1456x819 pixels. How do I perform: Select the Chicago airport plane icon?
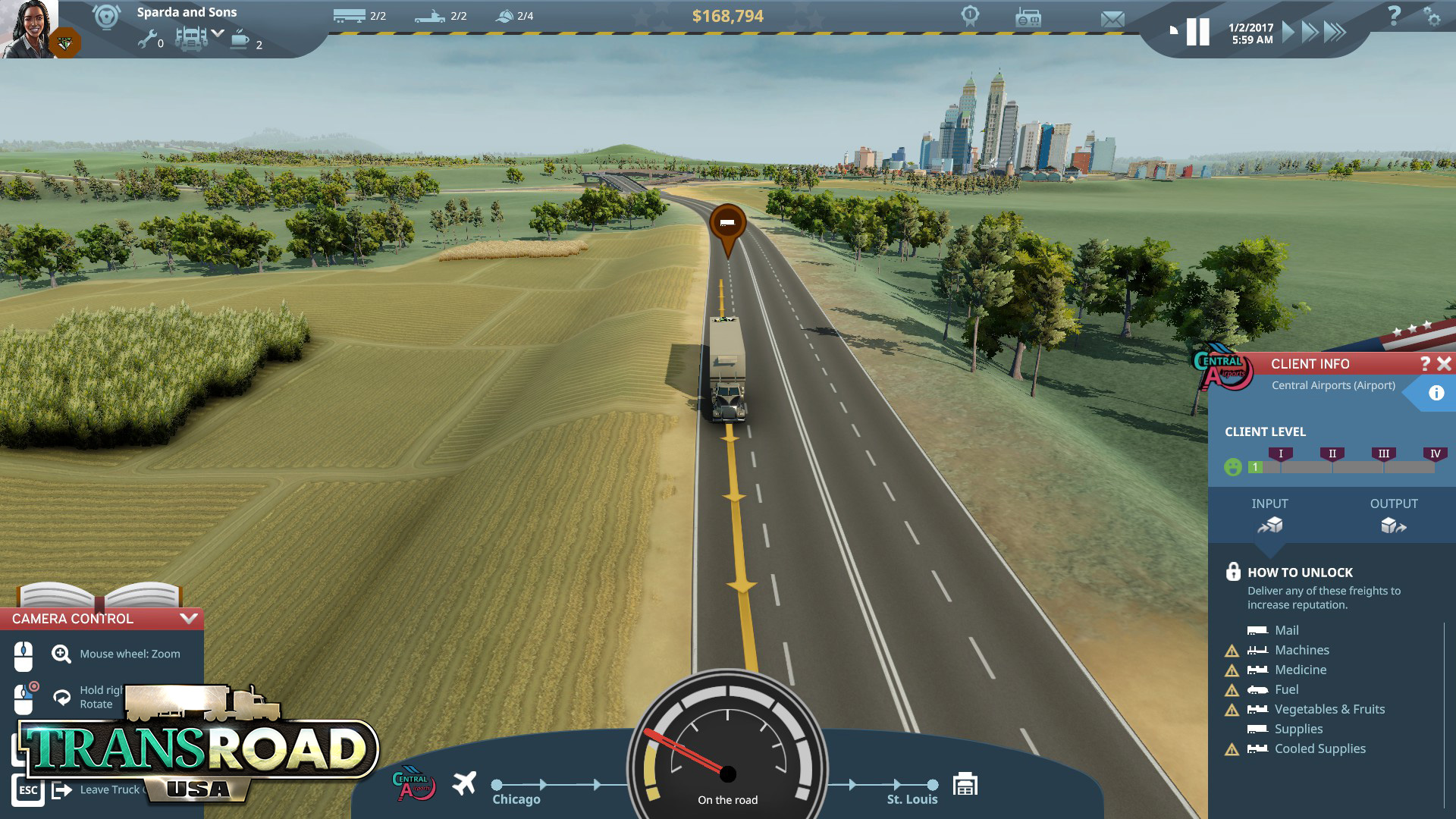(464, 783)
